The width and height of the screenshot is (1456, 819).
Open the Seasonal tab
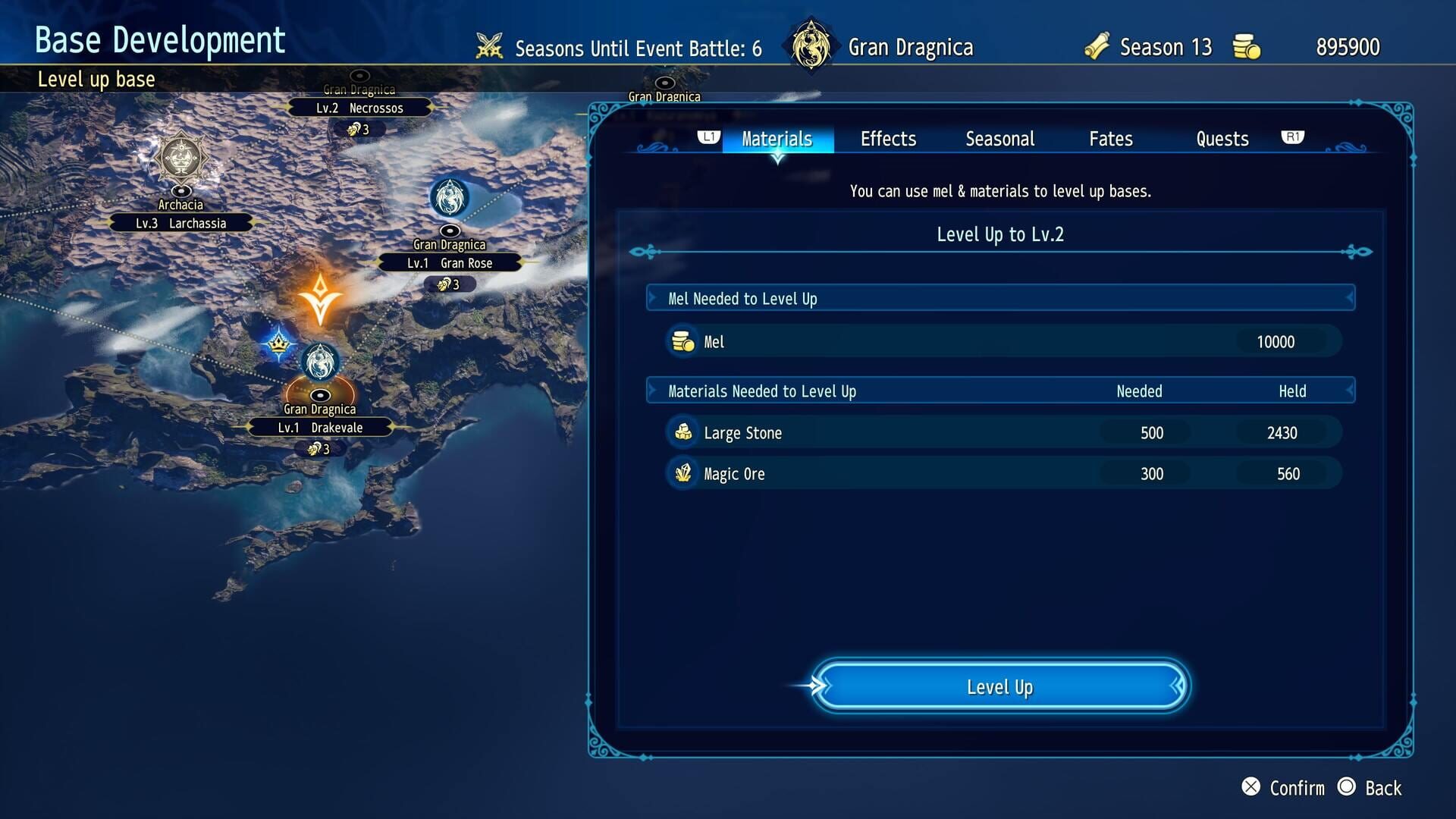pyautogui.click(x=999, y=139)
